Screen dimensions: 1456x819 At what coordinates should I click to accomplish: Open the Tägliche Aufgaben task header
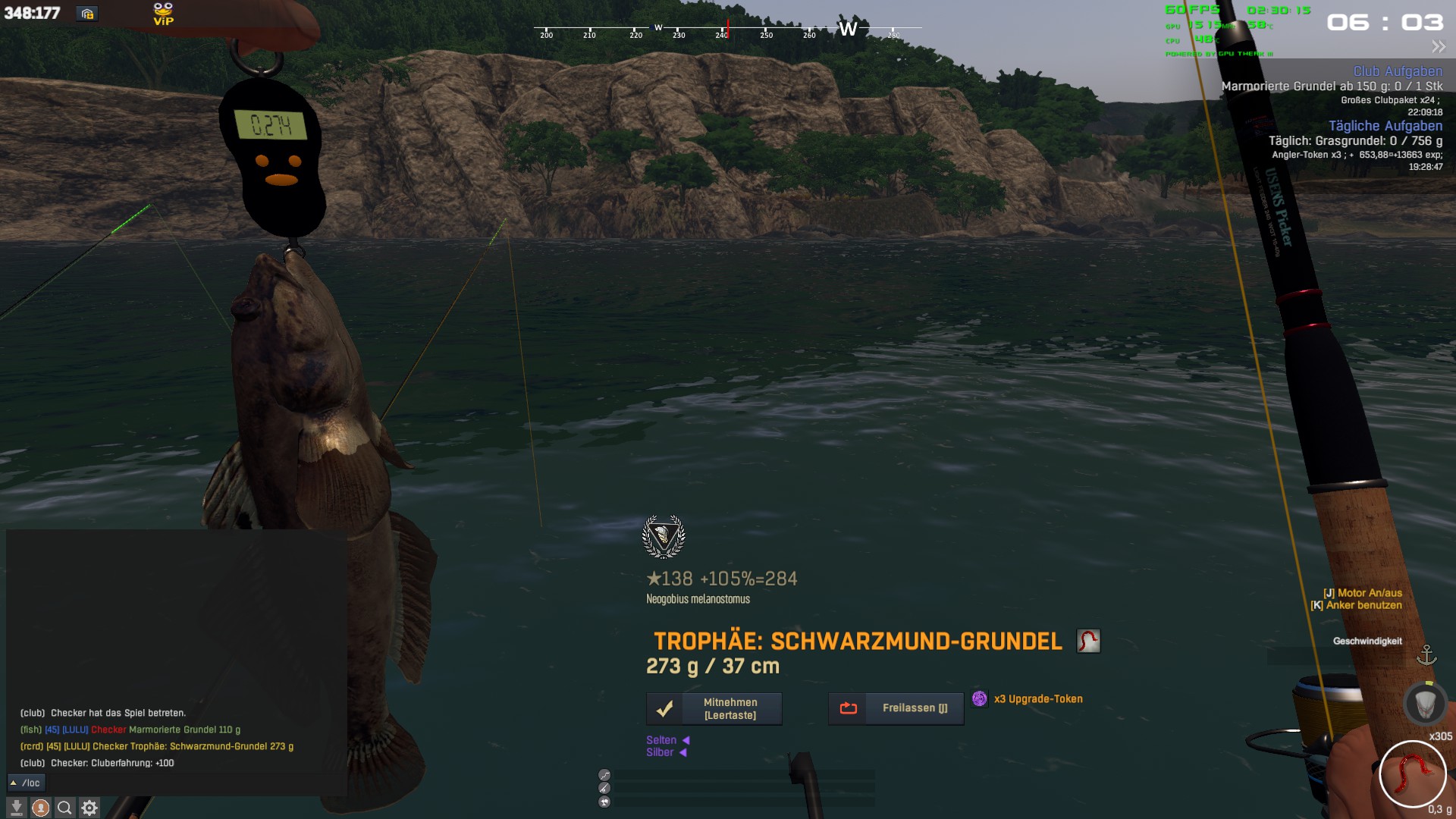1385,126
